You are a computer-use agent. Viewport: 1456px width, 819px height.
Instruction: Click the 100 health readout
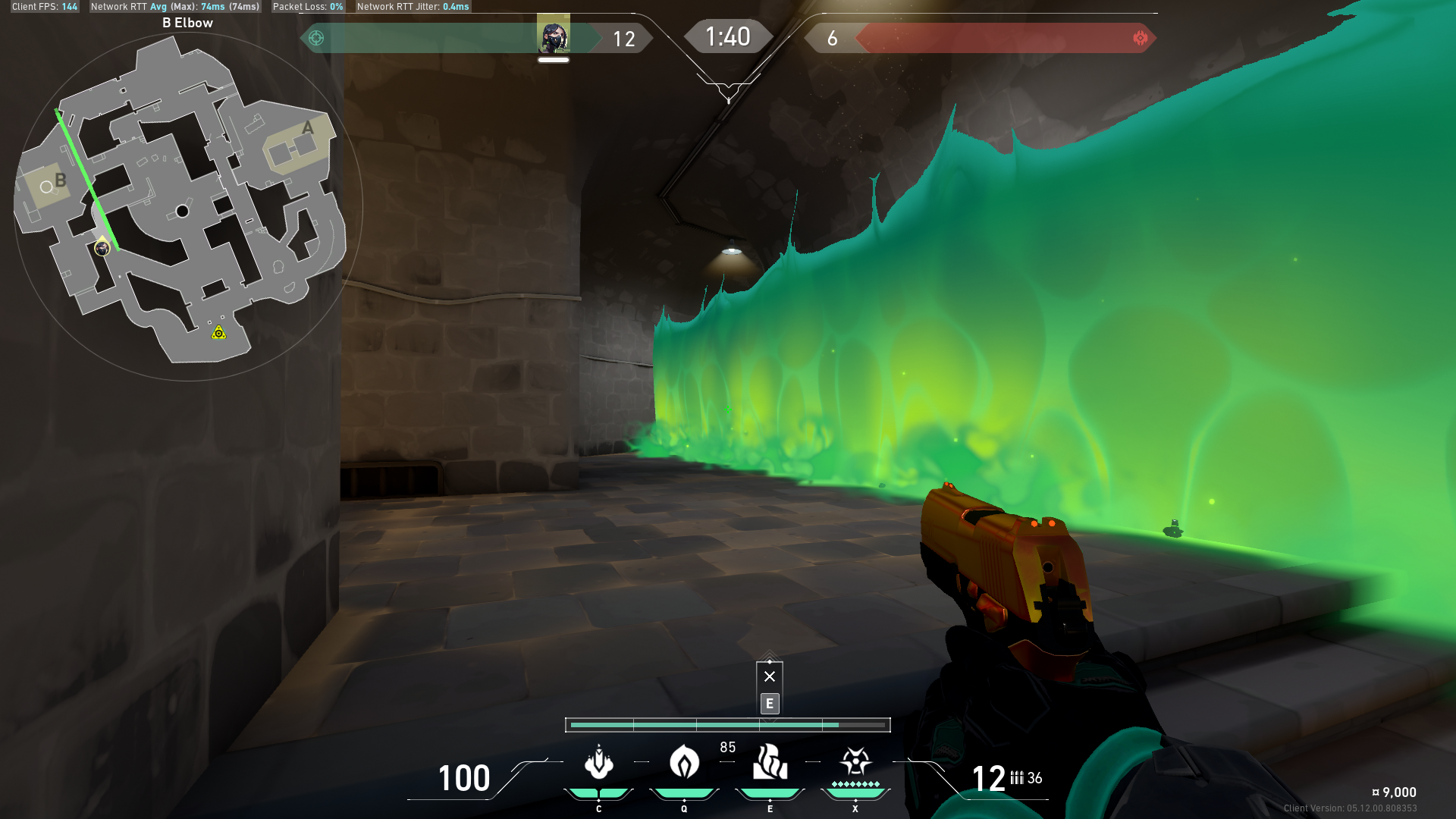tap(464, 779)
